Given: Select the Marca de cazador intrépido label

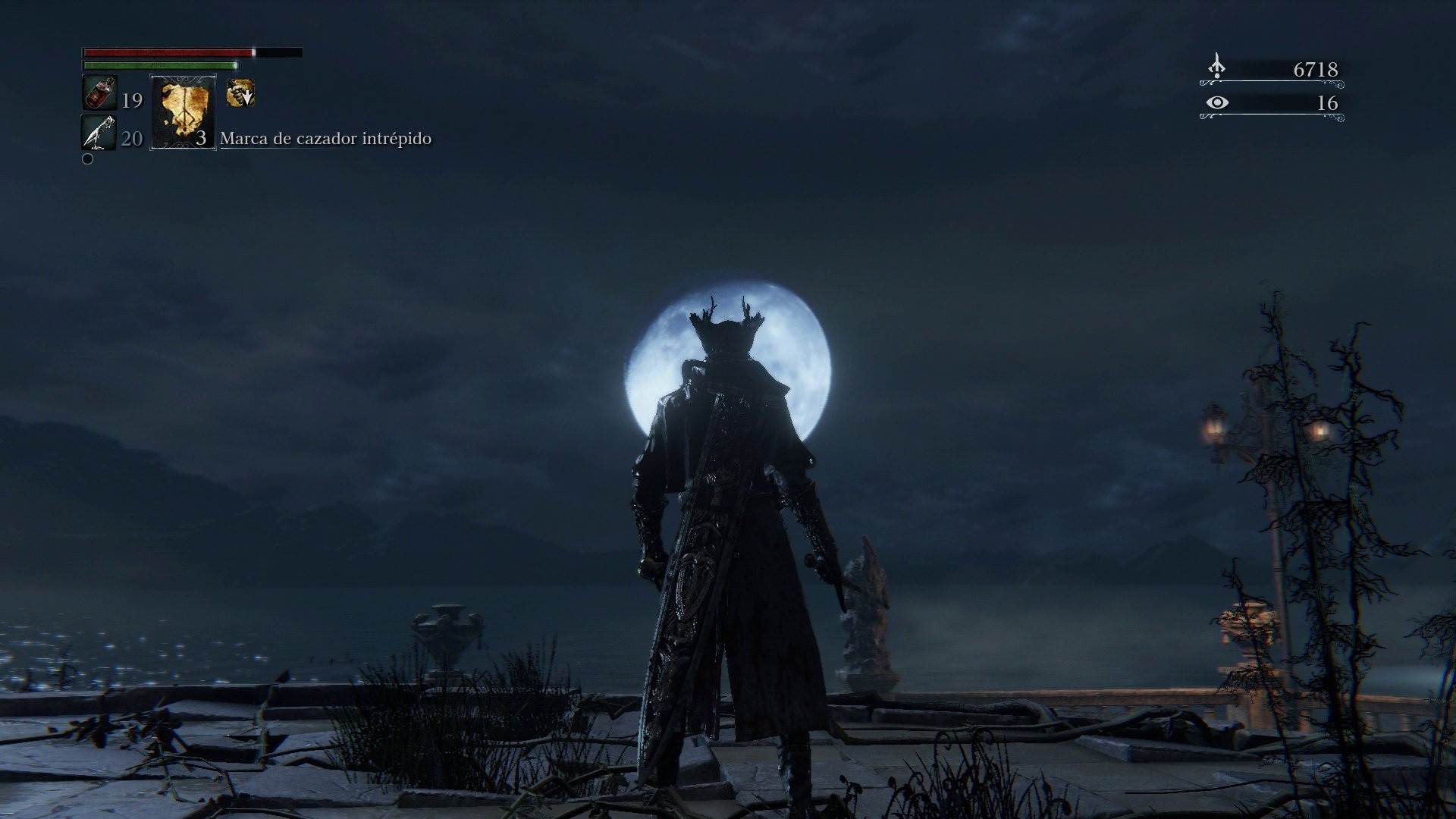Looking at the screenshot, I should pos(326,140).
